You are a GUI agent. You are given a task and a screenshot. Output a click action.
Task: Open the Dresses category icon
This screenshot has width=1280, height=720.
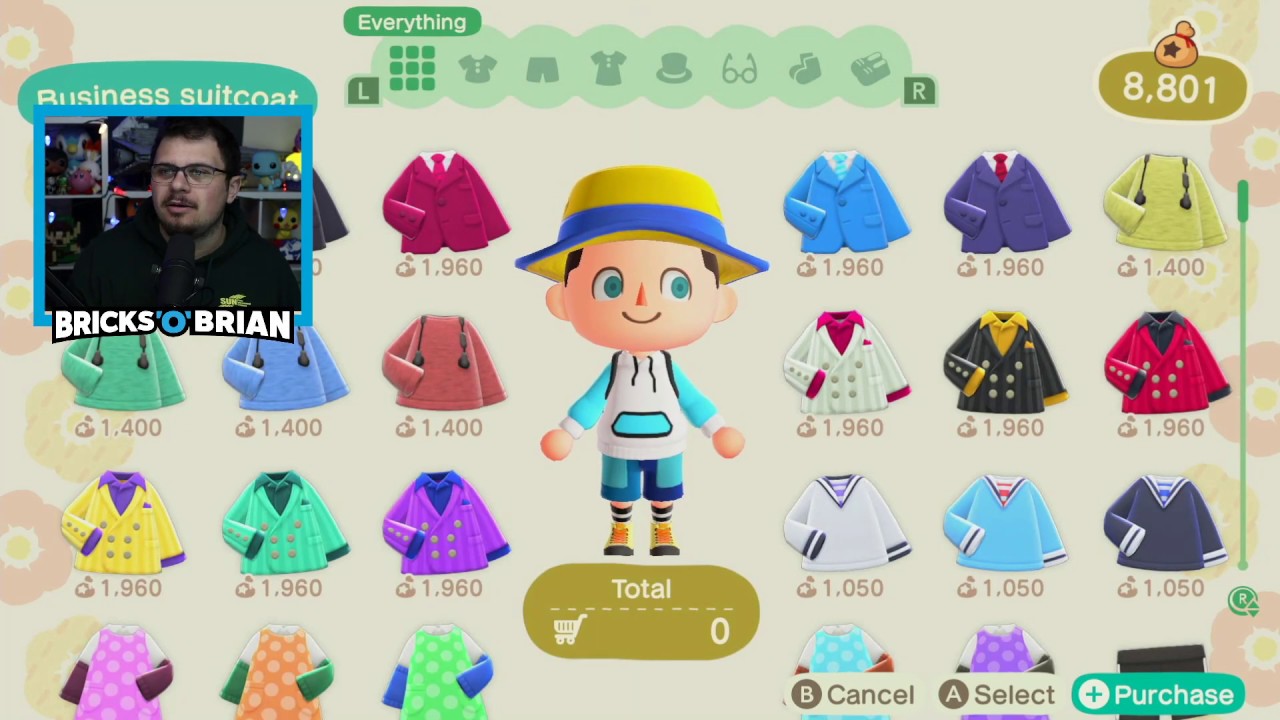(607, 67)
